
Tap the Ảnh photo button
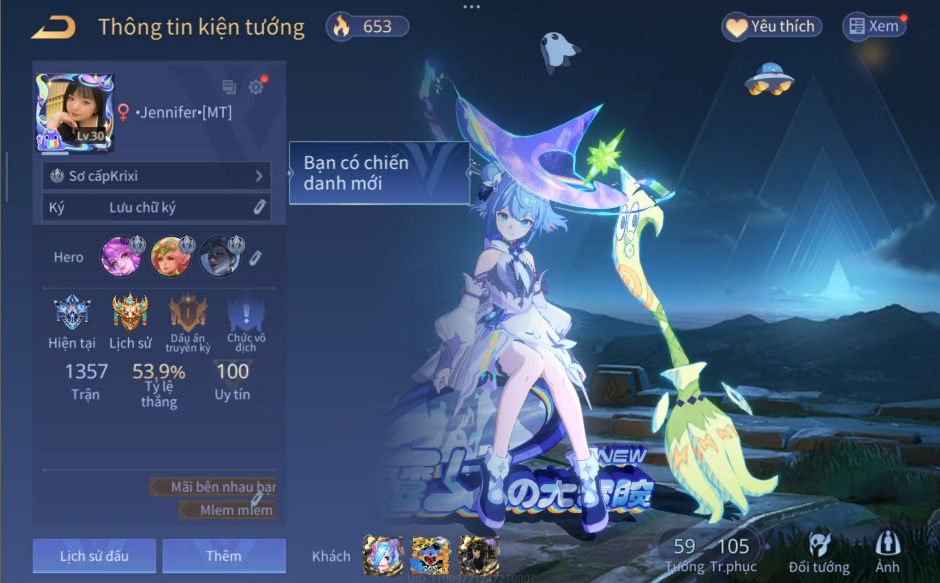point(887,551)
